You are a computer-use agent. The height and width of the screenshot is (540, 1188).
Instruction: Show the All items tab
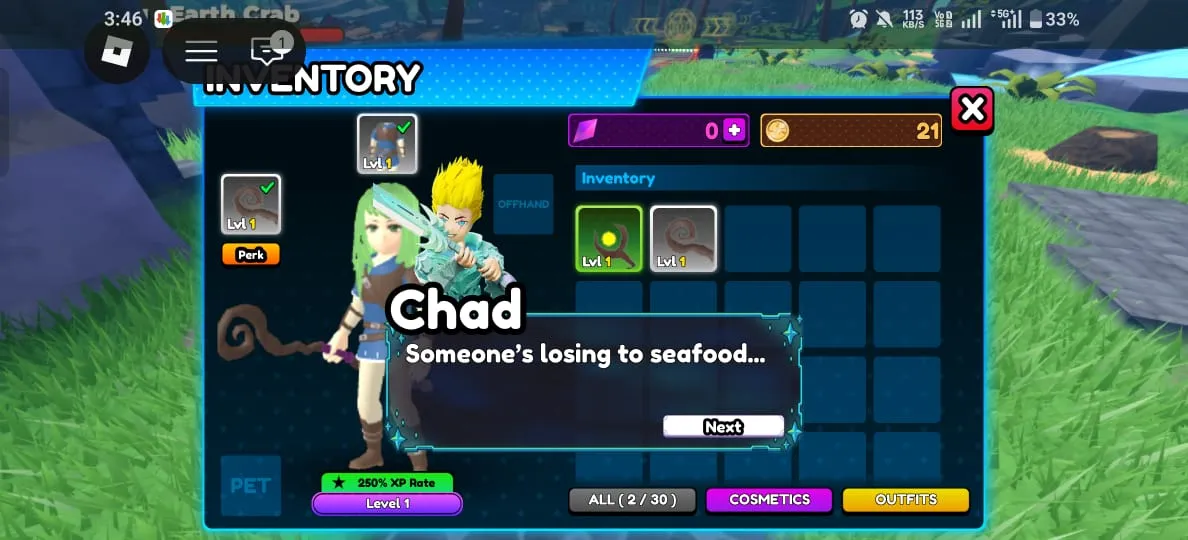point(632,499)
